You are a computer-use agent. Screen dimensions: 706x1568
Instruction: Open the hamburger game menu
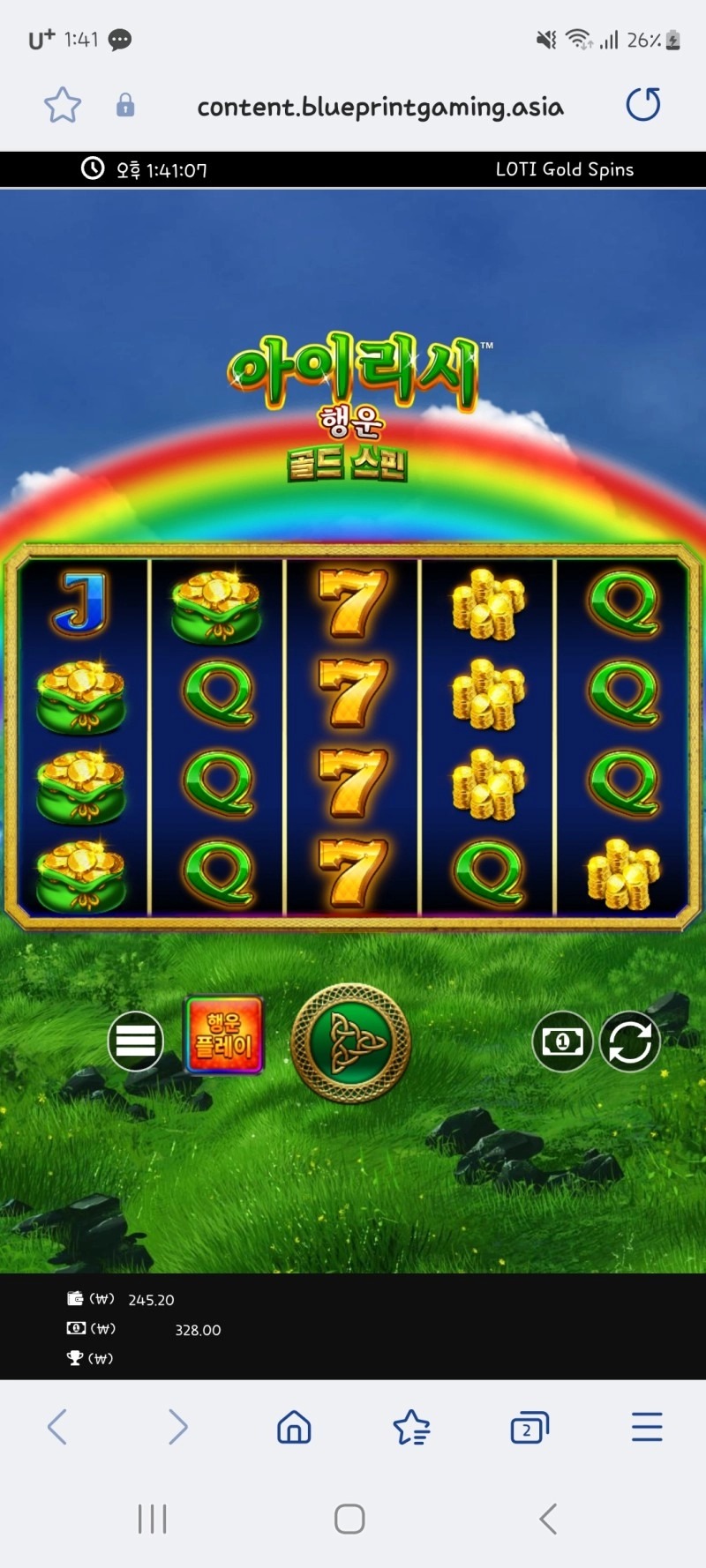135,1042
